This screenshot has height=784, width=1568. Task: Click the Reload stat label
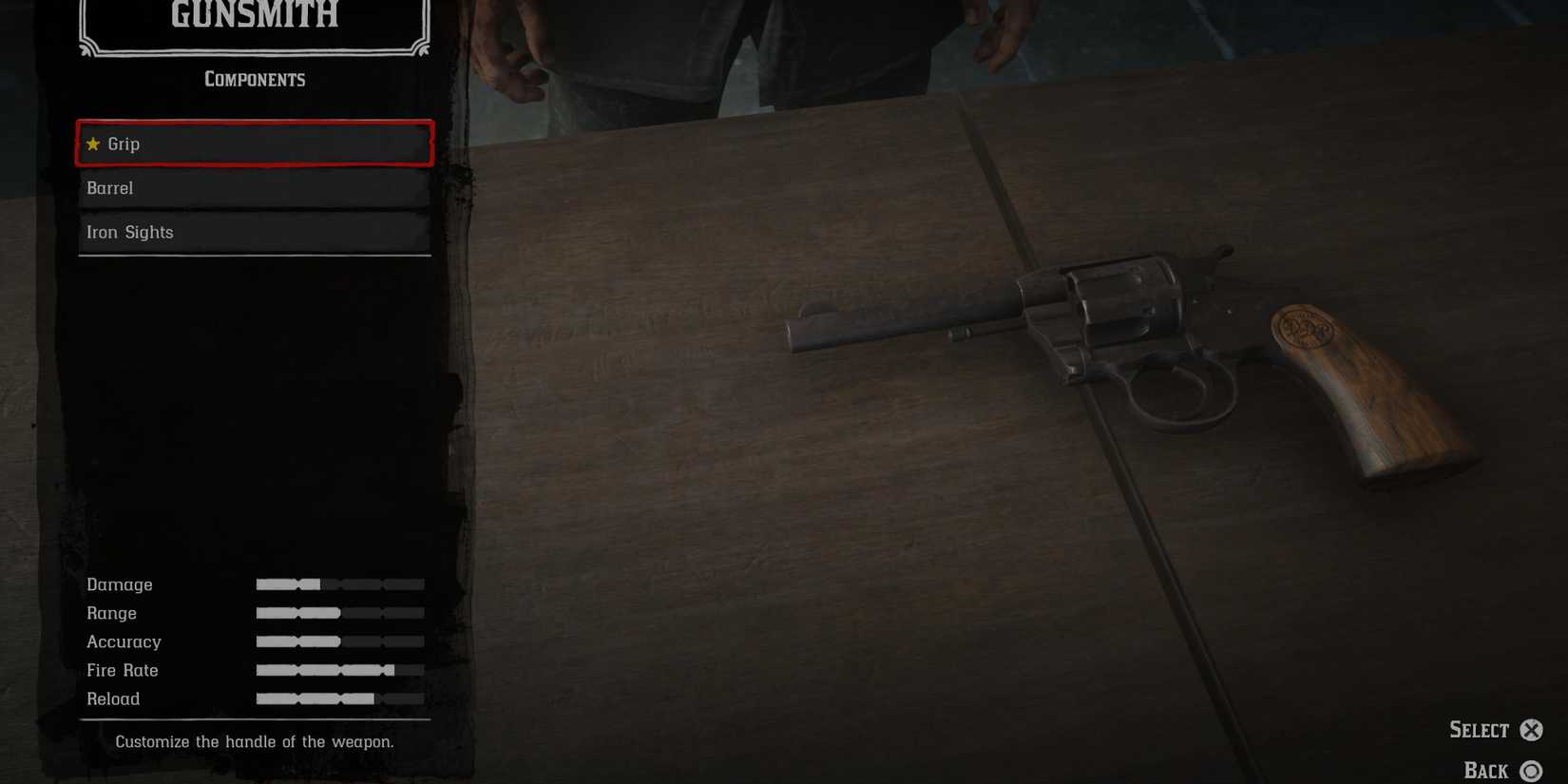[113, 698]
